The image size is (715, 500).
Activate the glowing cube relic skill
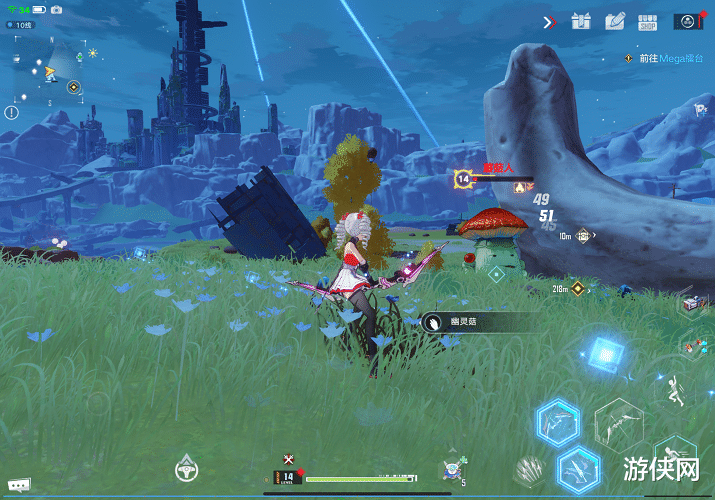click(x=604, y=354)
